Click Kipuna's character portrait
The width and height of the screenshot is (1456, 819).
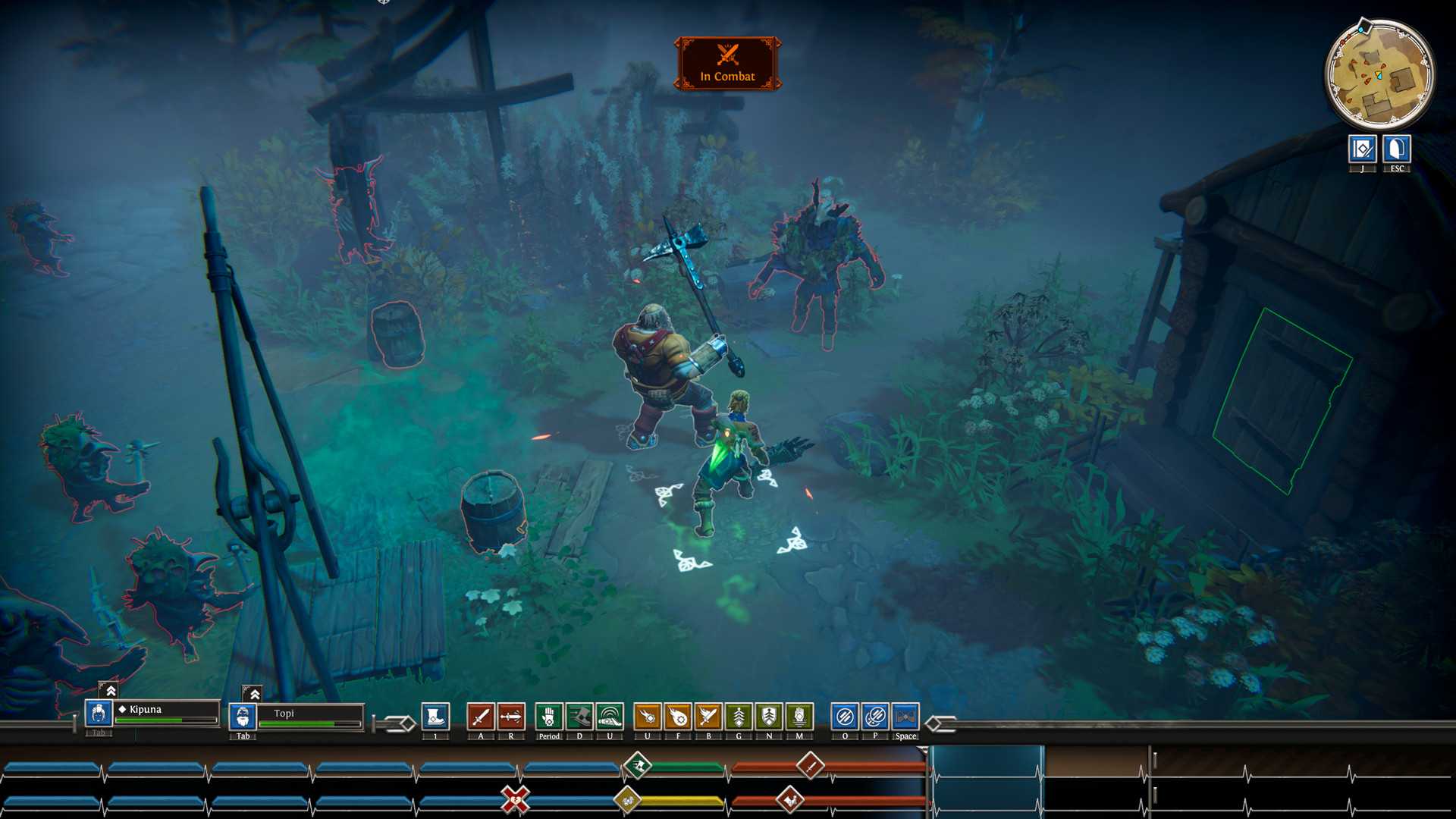pos(98,714)
